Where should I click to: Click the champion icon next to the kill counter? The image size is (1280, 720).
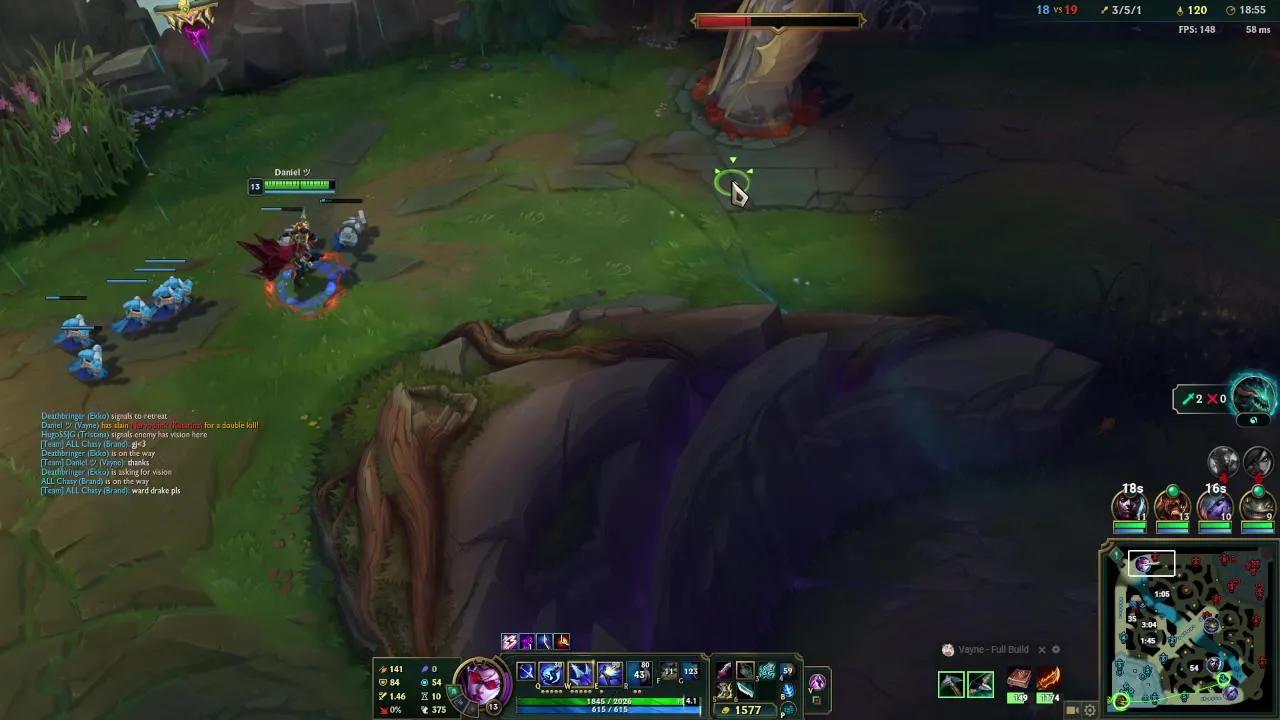click(1104, 10)
